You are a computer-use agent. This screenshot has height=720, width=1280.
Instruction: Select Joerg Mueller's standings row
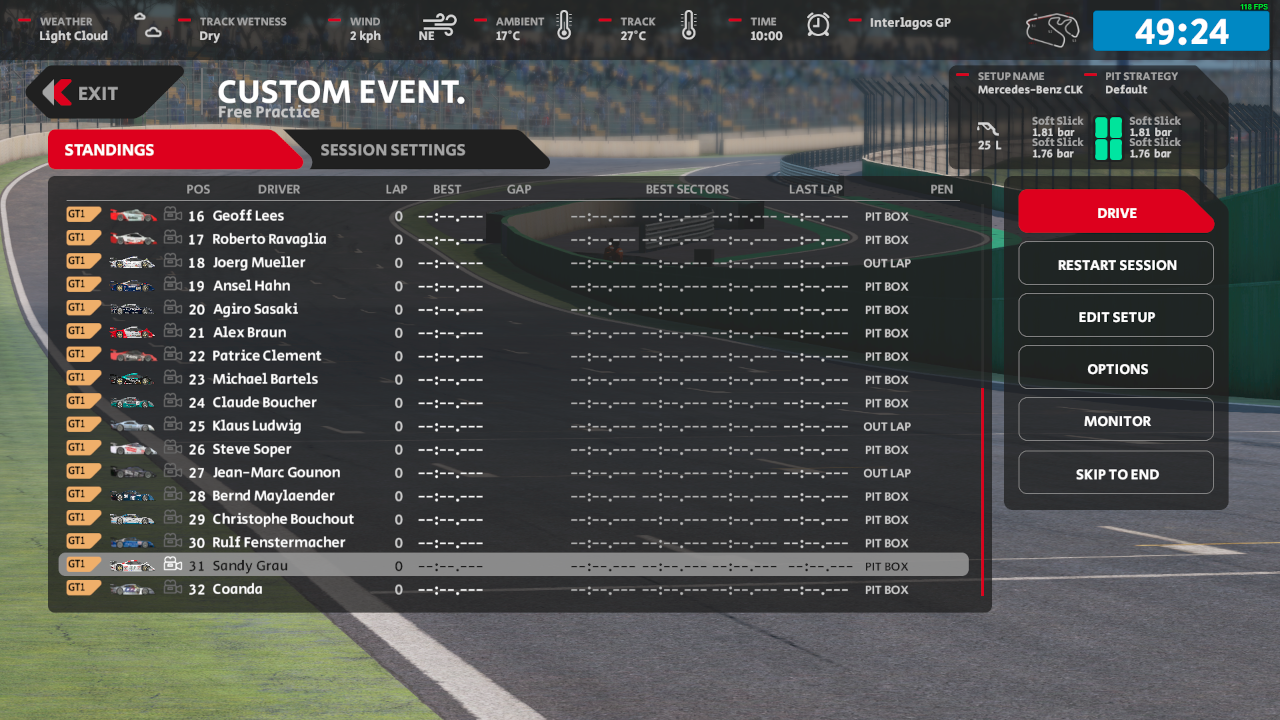pos(259,263)
